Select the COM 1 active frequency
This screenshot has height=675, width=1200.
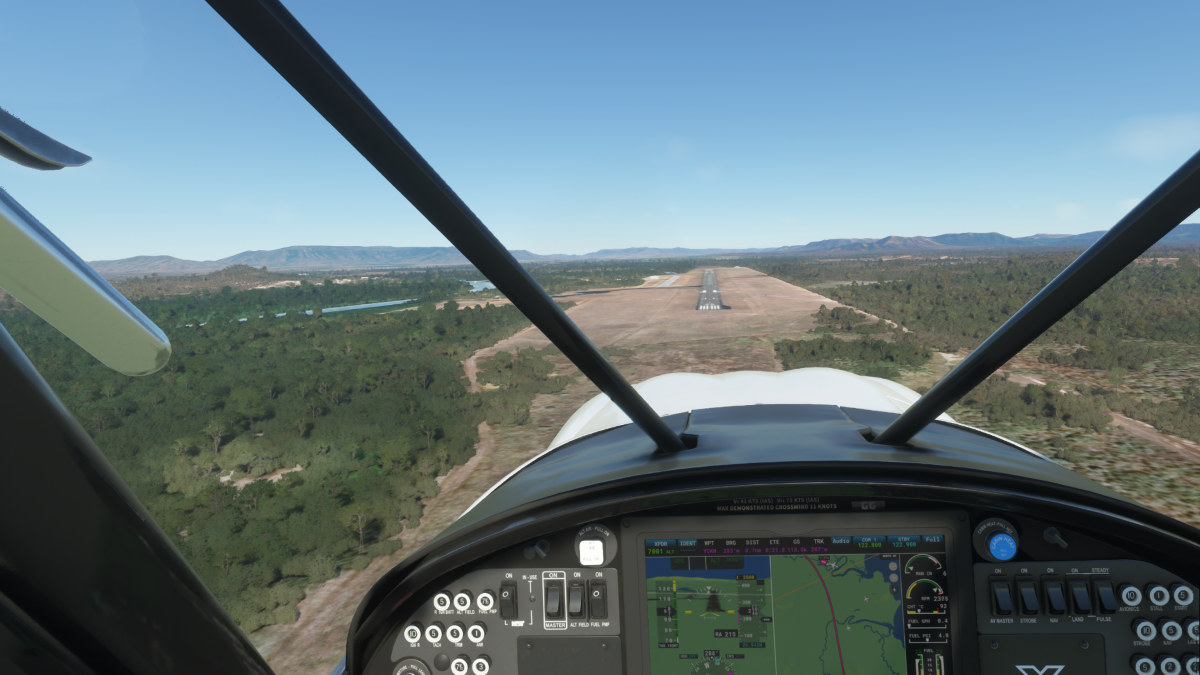click(x=871, y=543)
